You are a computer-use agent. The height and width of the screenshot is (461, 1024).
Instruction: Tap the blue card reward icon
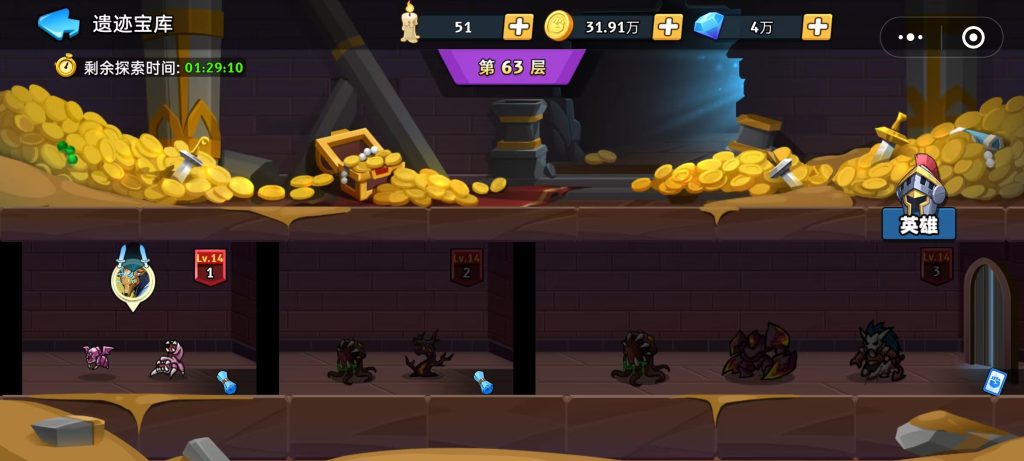(993, 381)
